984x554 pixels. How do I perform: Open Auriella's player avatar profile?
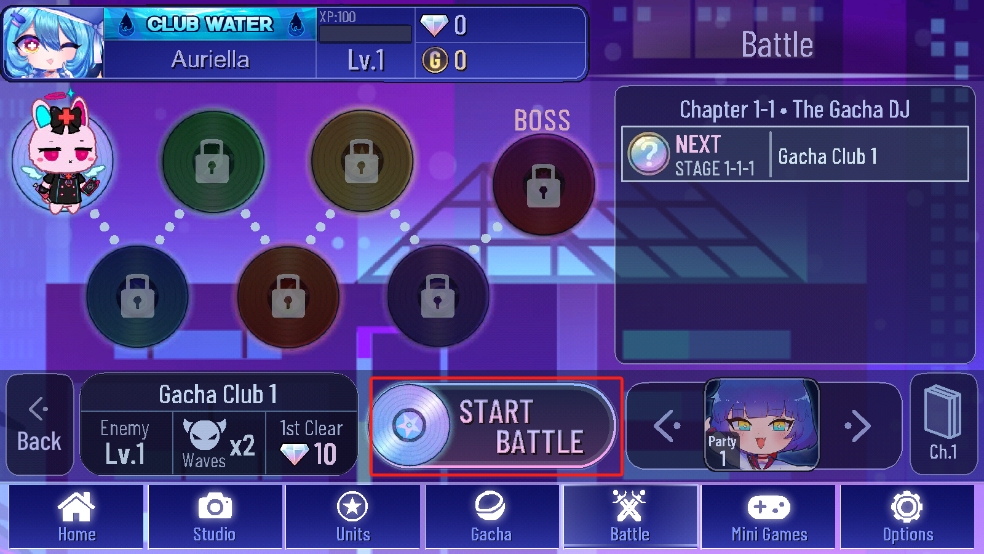point(51,43)
